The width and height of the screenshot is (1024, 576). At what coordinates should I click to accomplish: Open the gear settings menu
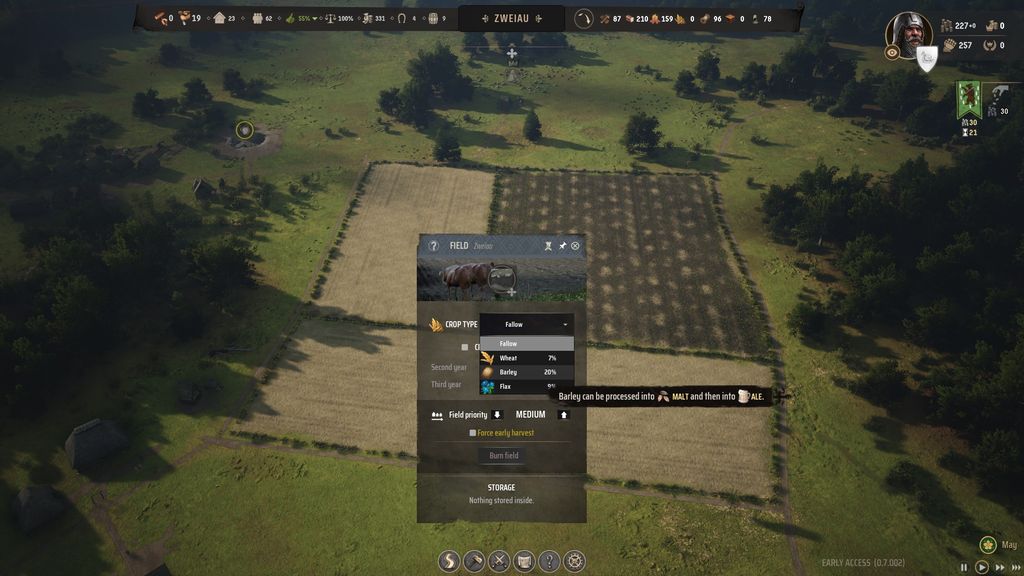pyautogui.click(x=574, y=561)
